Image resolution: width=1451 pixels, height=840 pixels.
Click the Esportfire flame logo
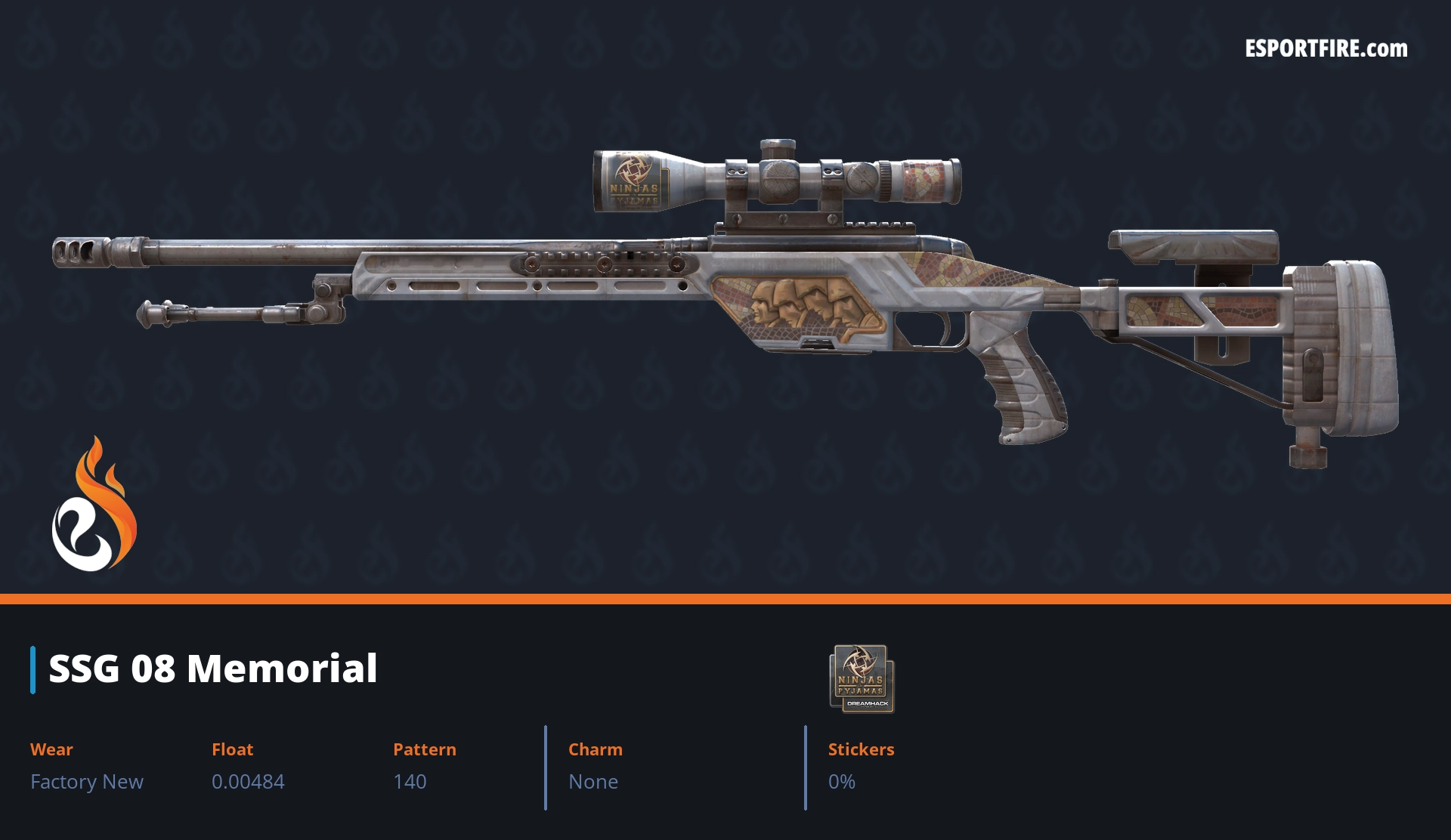[94, 505]
